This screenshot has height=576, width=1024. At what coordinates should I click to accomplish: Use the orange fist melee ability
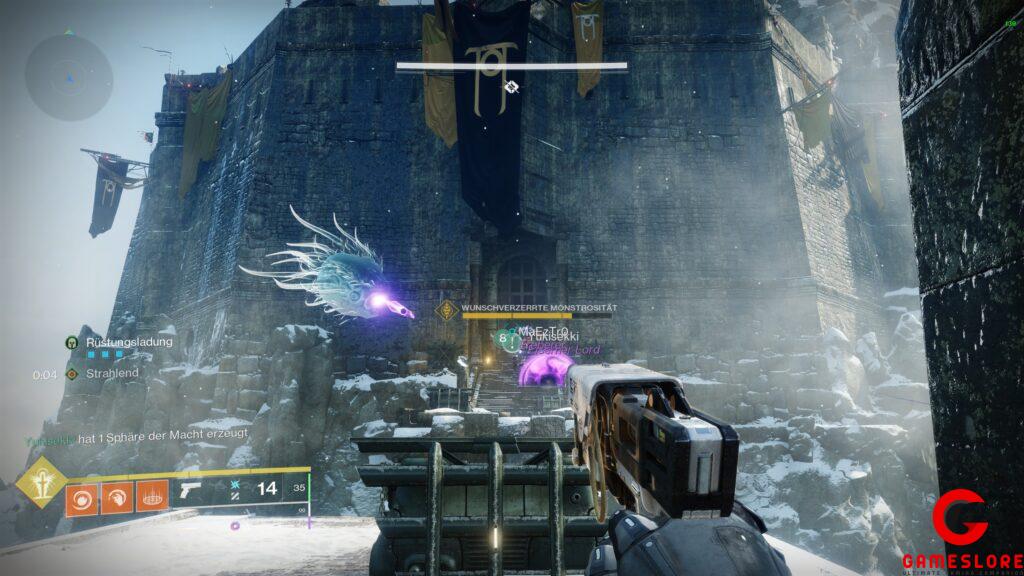117,497
